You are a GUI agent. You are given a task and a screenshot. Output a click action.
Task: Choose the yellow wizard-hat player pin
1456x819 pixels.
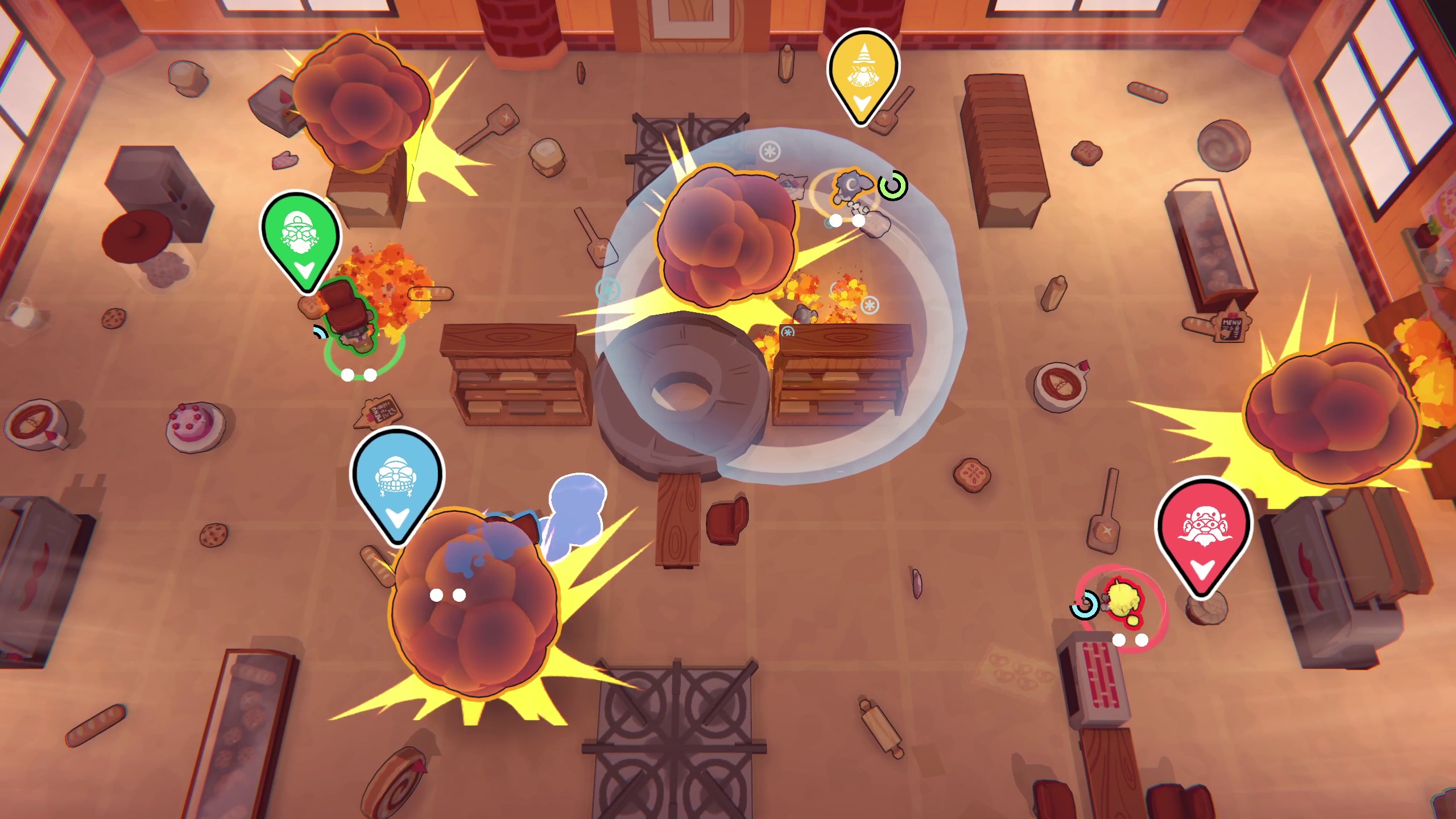[x=863, y=73]
